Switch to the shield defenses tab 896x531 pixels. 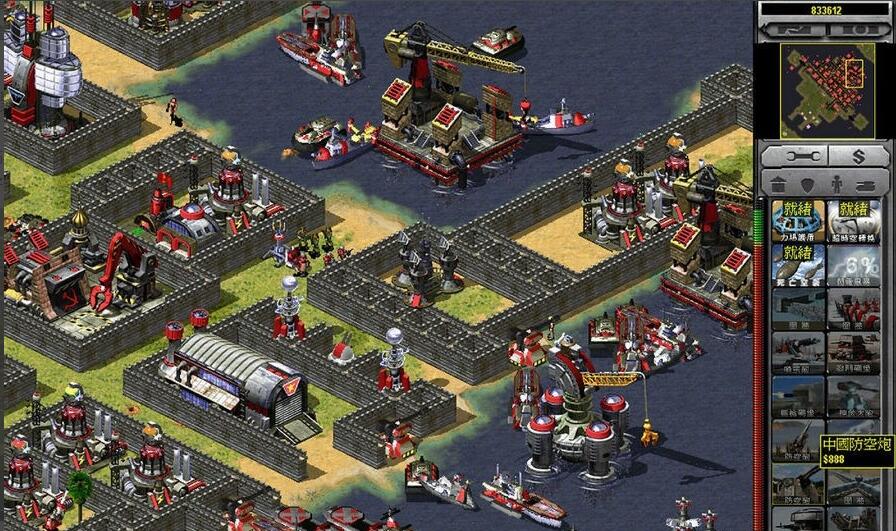(x=808, y=184)
